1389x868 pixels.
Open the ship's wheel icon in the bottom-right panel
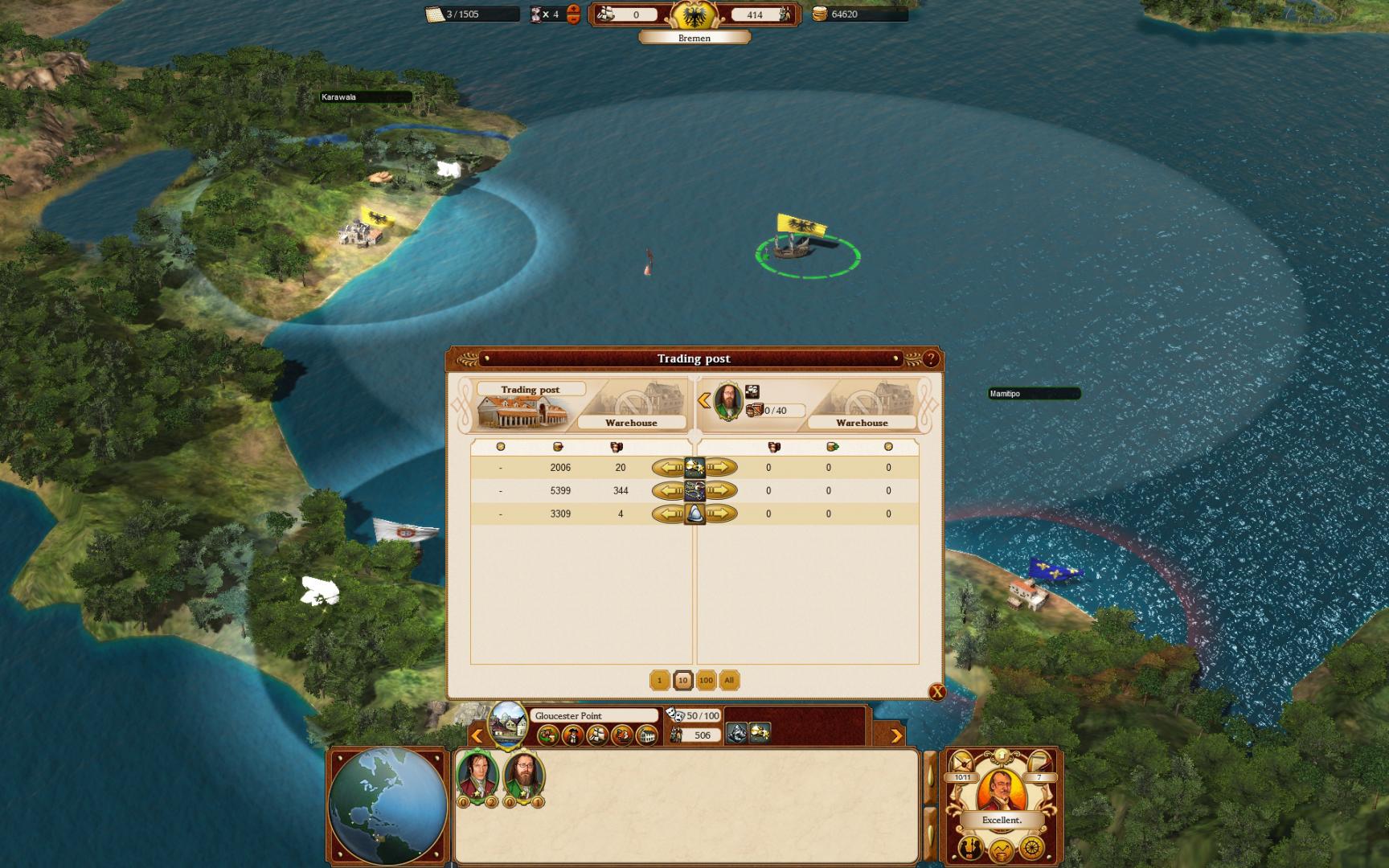(1032, 850)
